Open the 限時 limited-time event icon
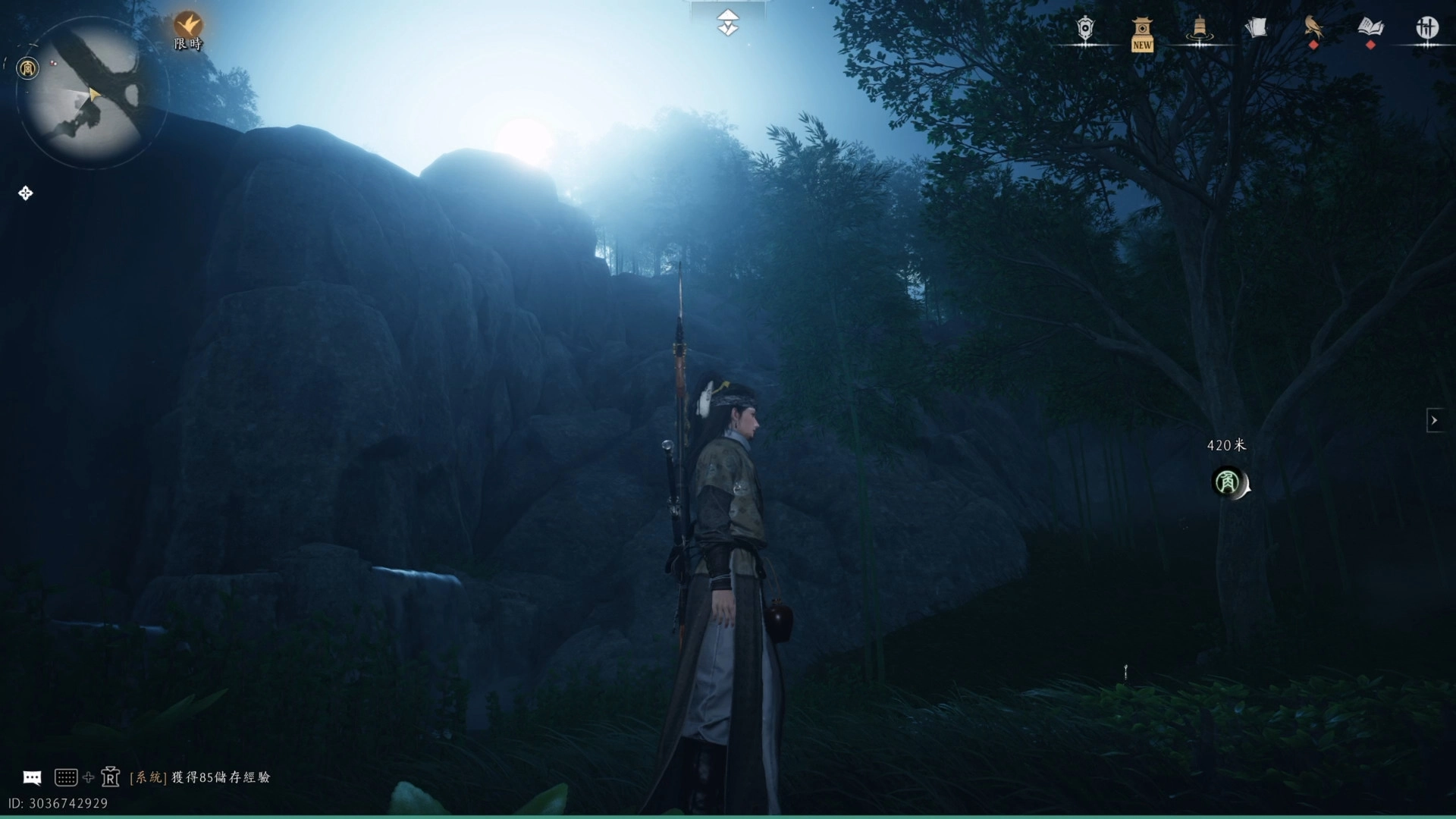The width and height of the screenshot is (1456, 819). (187, 29)
